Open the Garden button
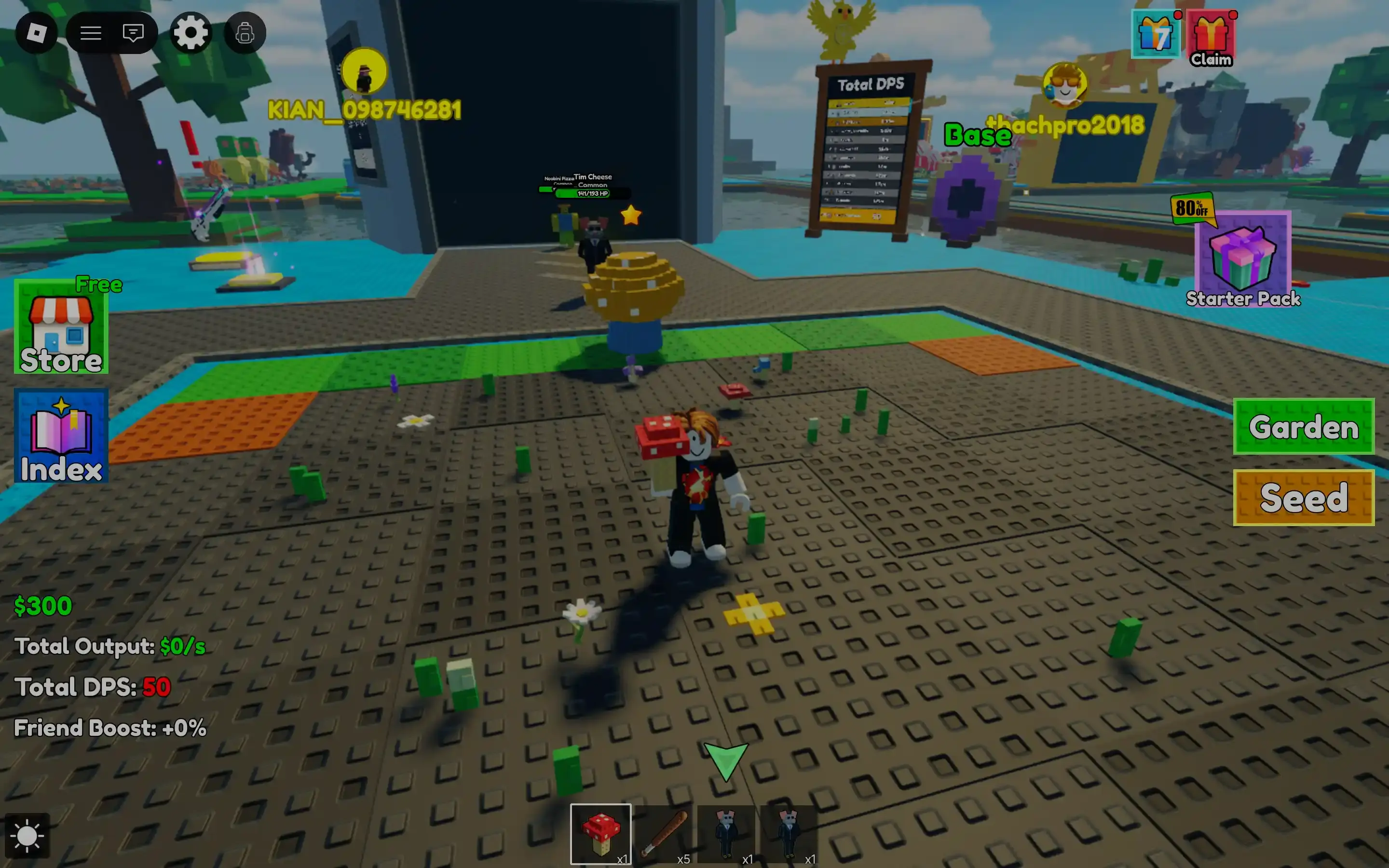This screenshot has width=1389, height=868. point(1304,427)
